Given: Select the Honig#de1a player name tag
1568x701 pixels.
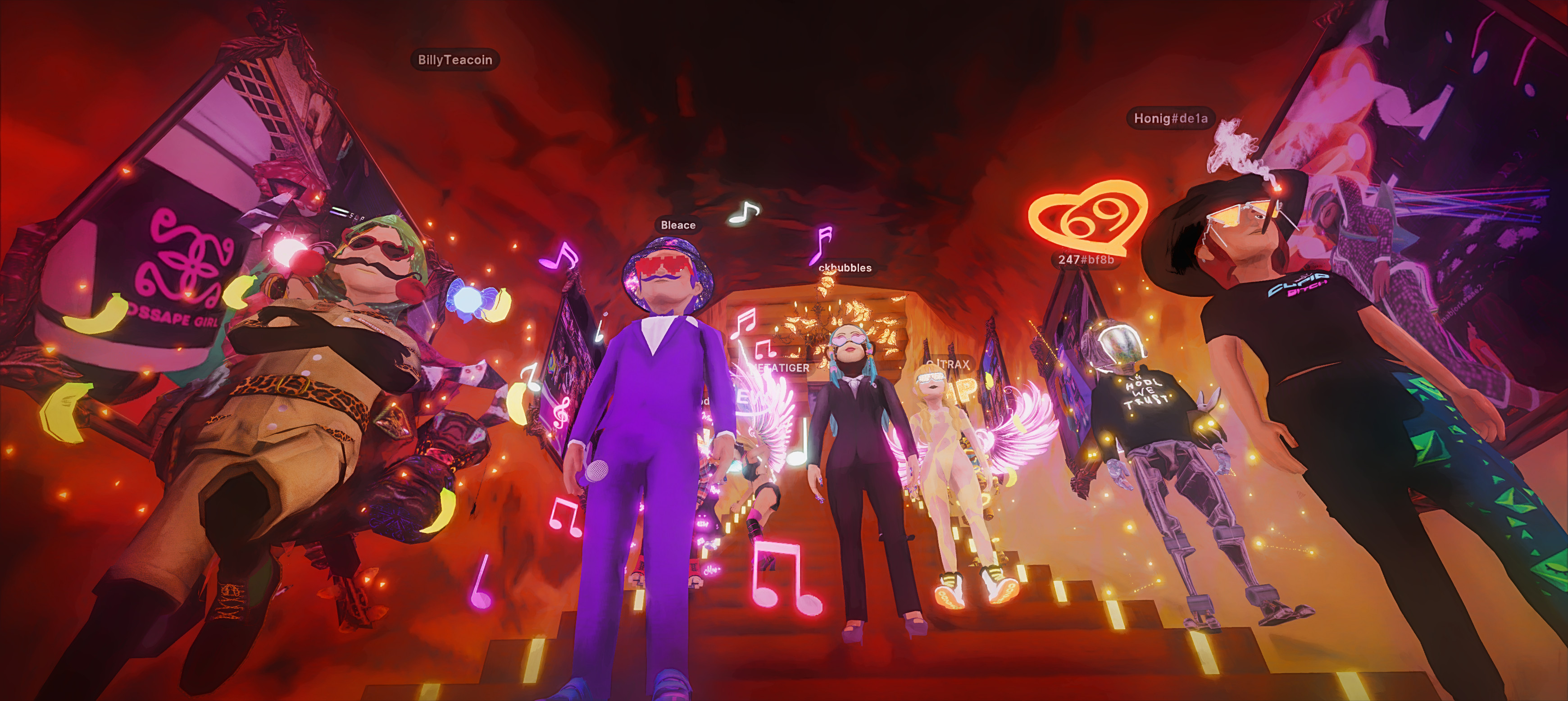Looking at the screenshot, I should pyautogui.click(x=1170, y=118).
